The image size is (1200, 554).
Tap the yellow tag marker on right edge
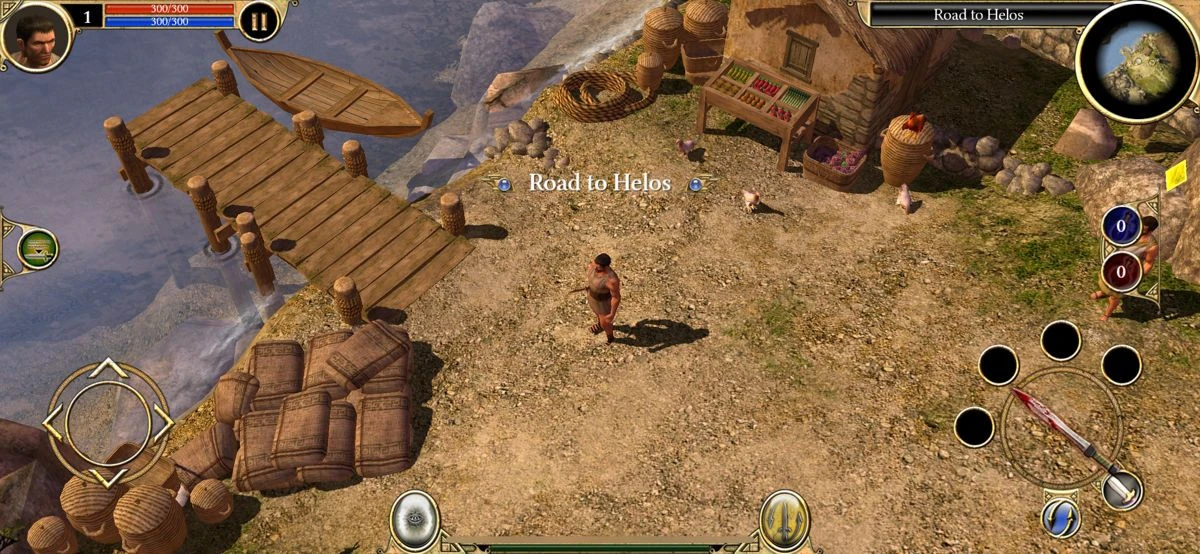(x=1174, y=178)
